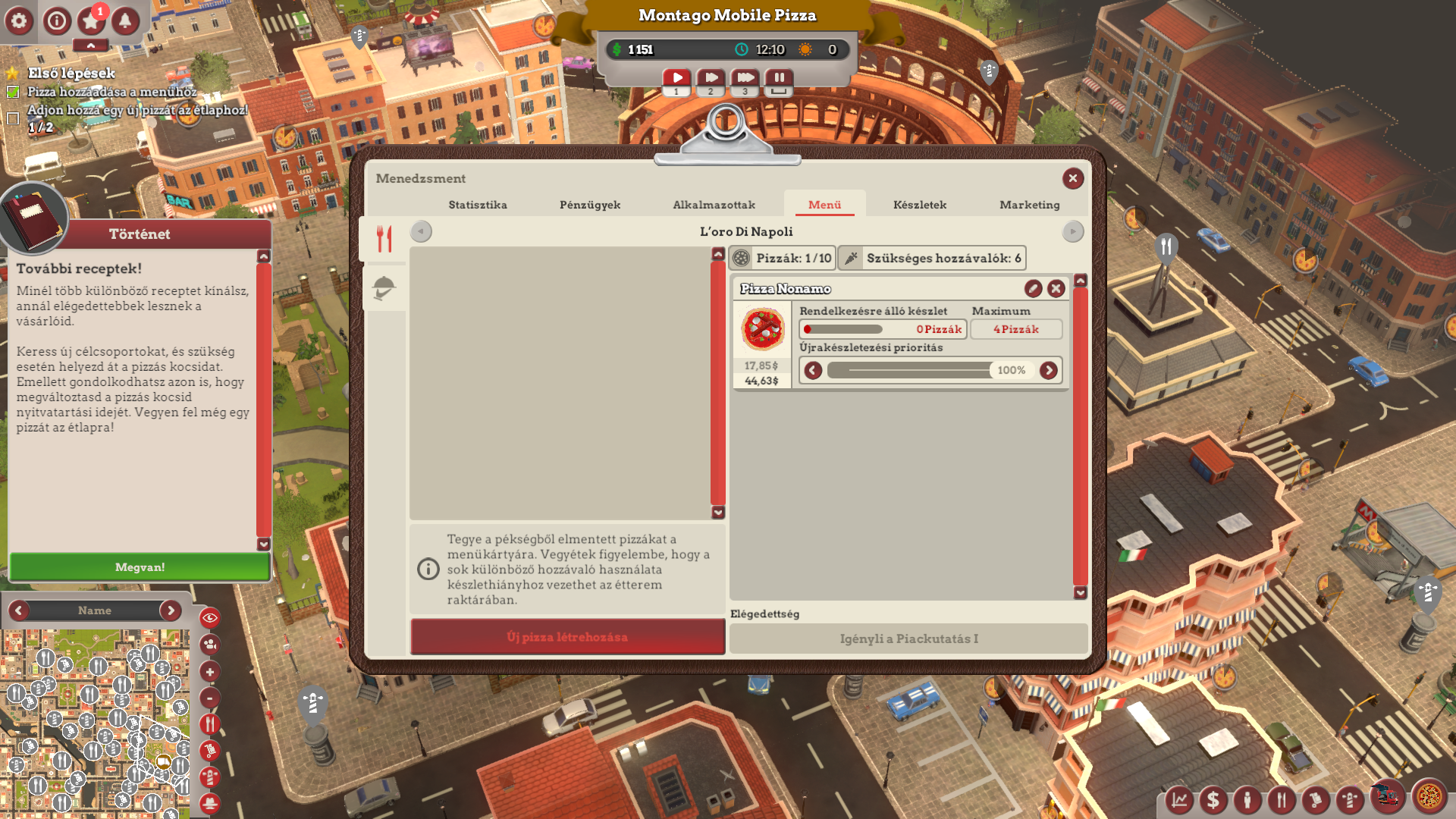Screen dimensions: 1456x819
Task: Decrease restock priority with left arrow
Action: tap(813, 371)
